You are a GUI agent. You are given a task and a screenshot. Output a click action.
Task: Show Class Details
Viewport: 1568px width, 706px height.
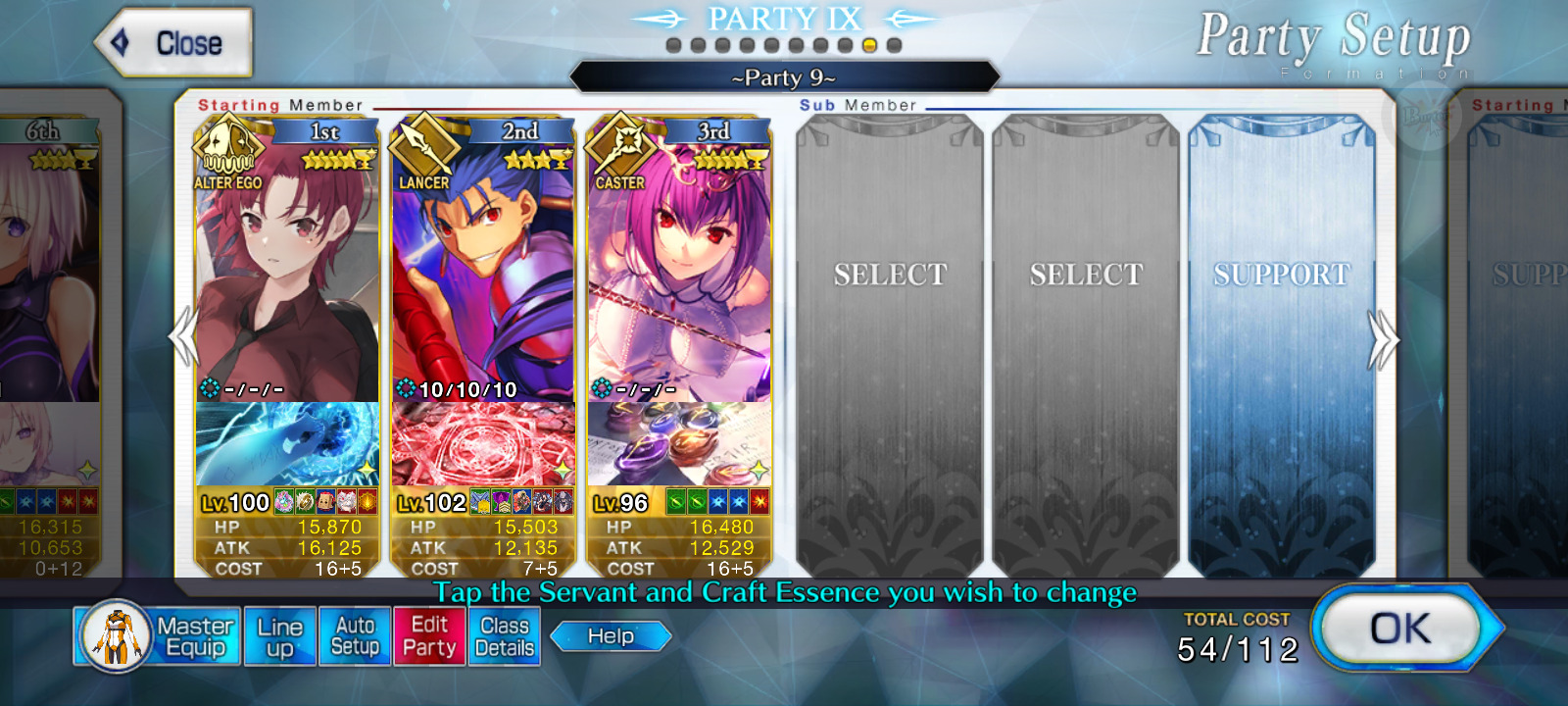[x=504, y=636]
